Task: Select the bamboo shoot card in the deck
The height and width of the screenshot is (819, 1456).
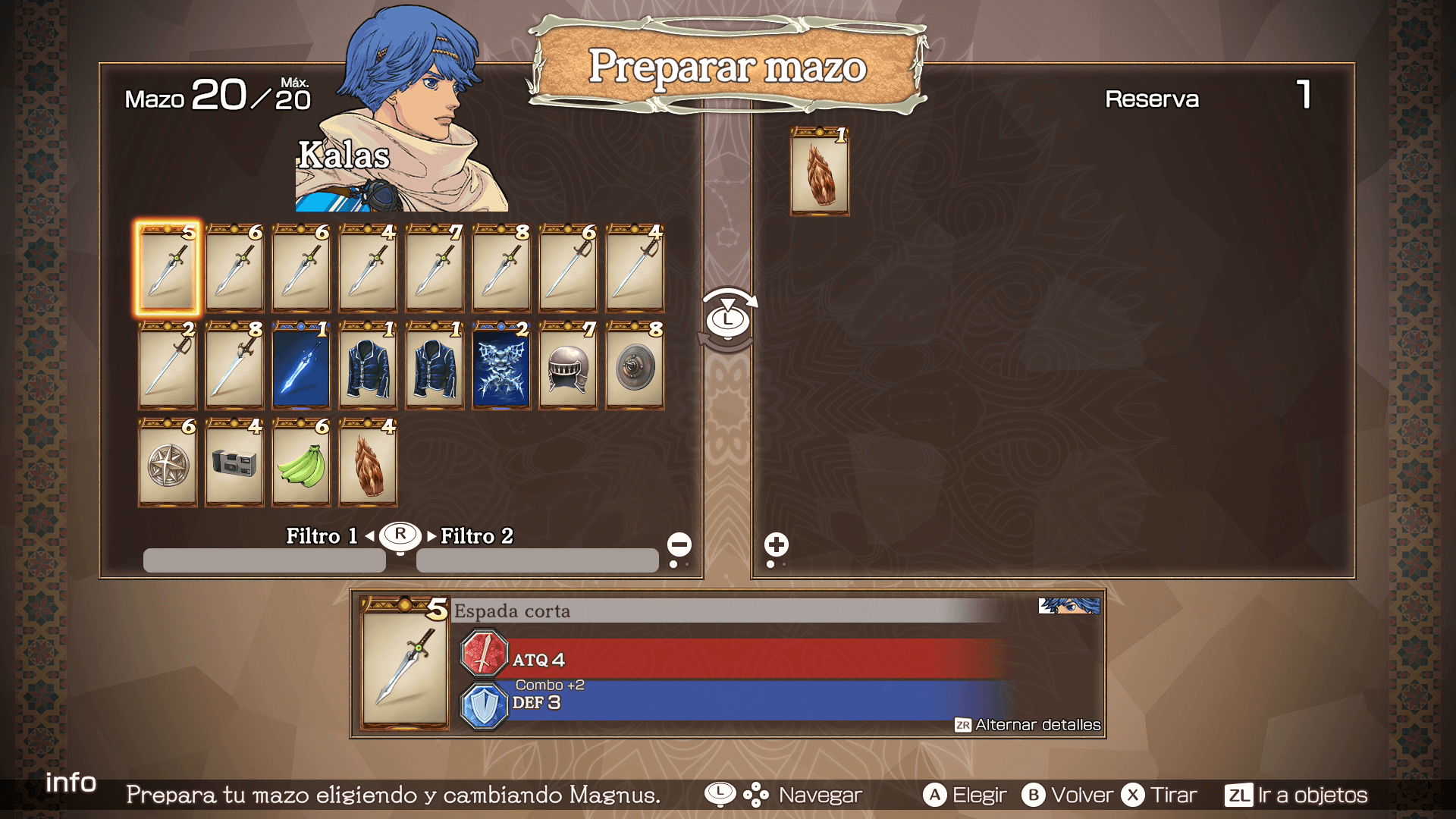Action: 368,463
